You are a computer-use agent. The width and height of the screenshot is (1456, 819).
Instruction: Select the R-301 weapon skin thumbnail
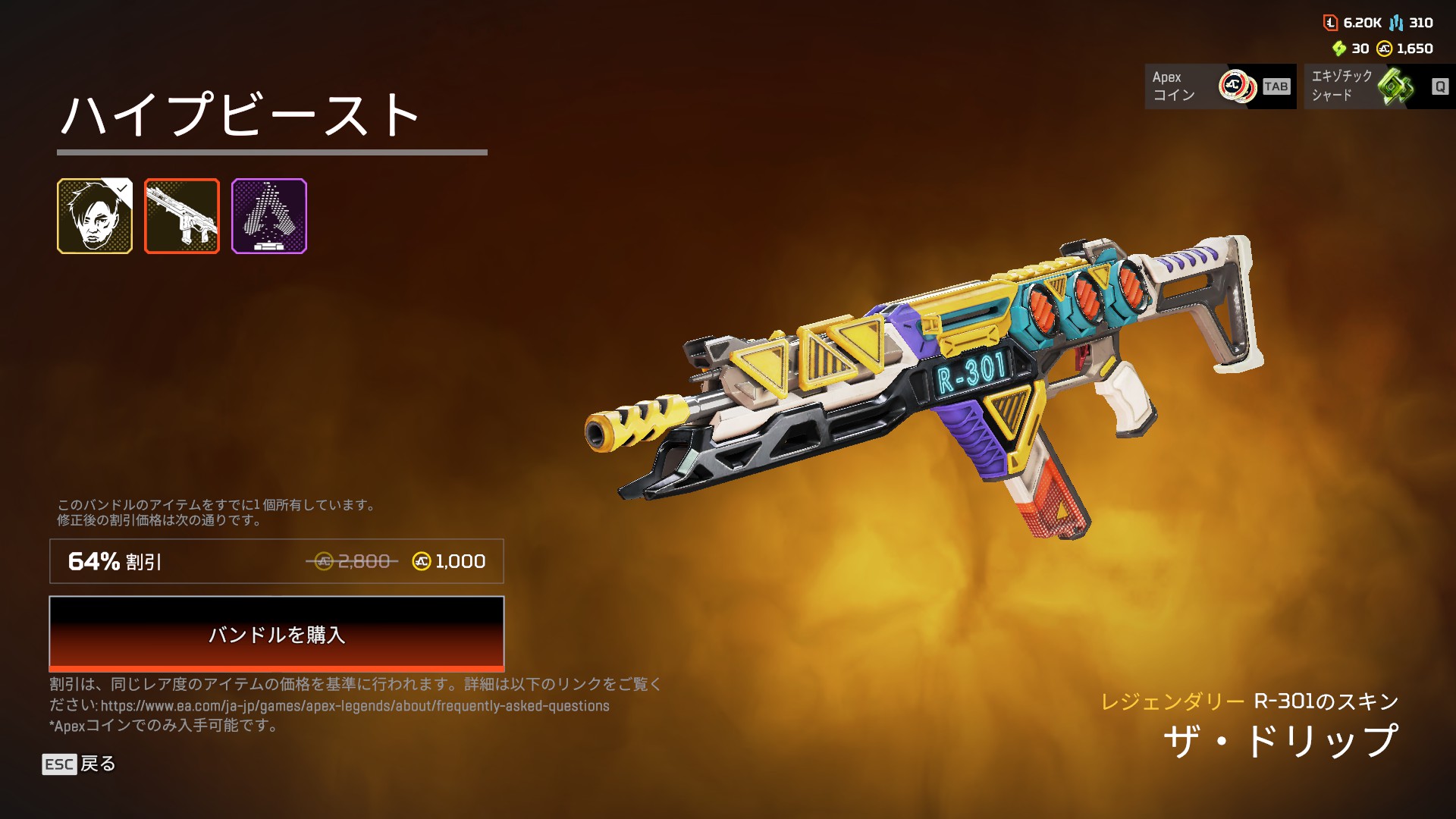182,216
